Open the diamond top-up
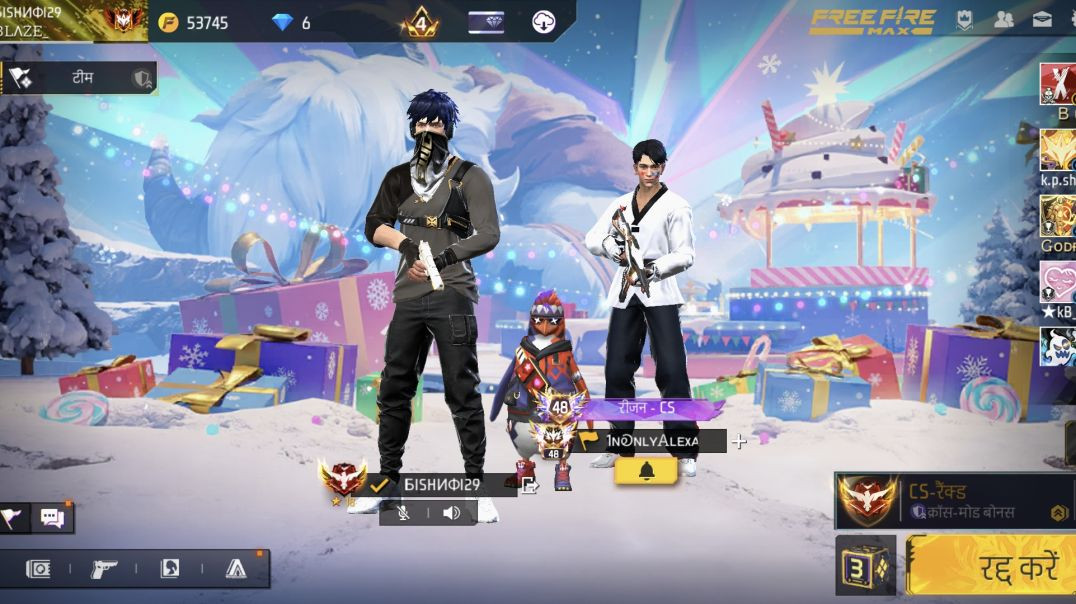Screen dimensions: 1076x604 pos(292,23)
